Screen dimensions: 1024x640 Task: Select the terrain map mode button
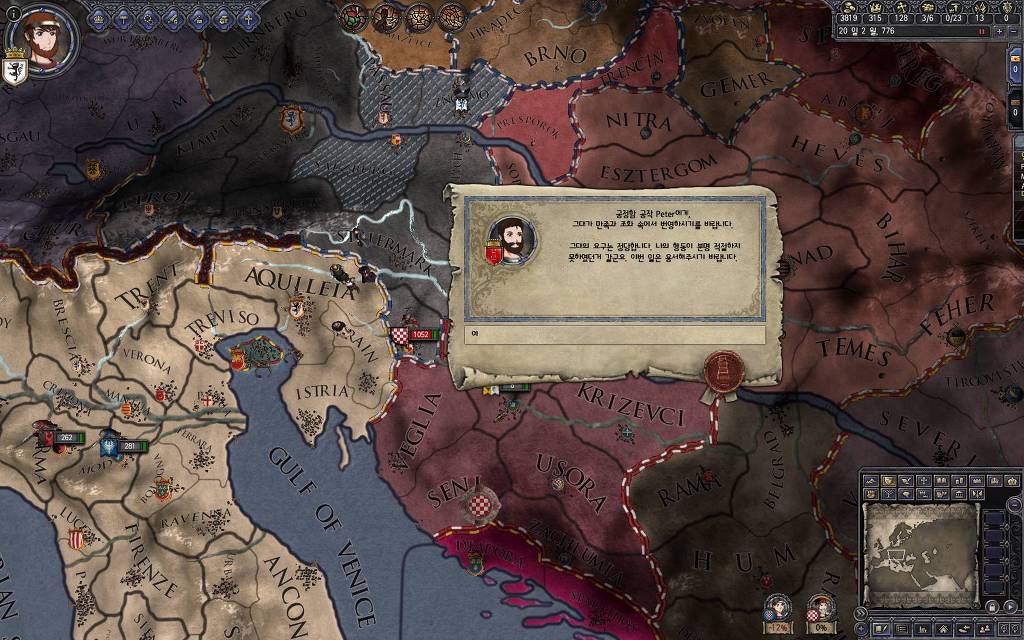(x=873, y=481)
